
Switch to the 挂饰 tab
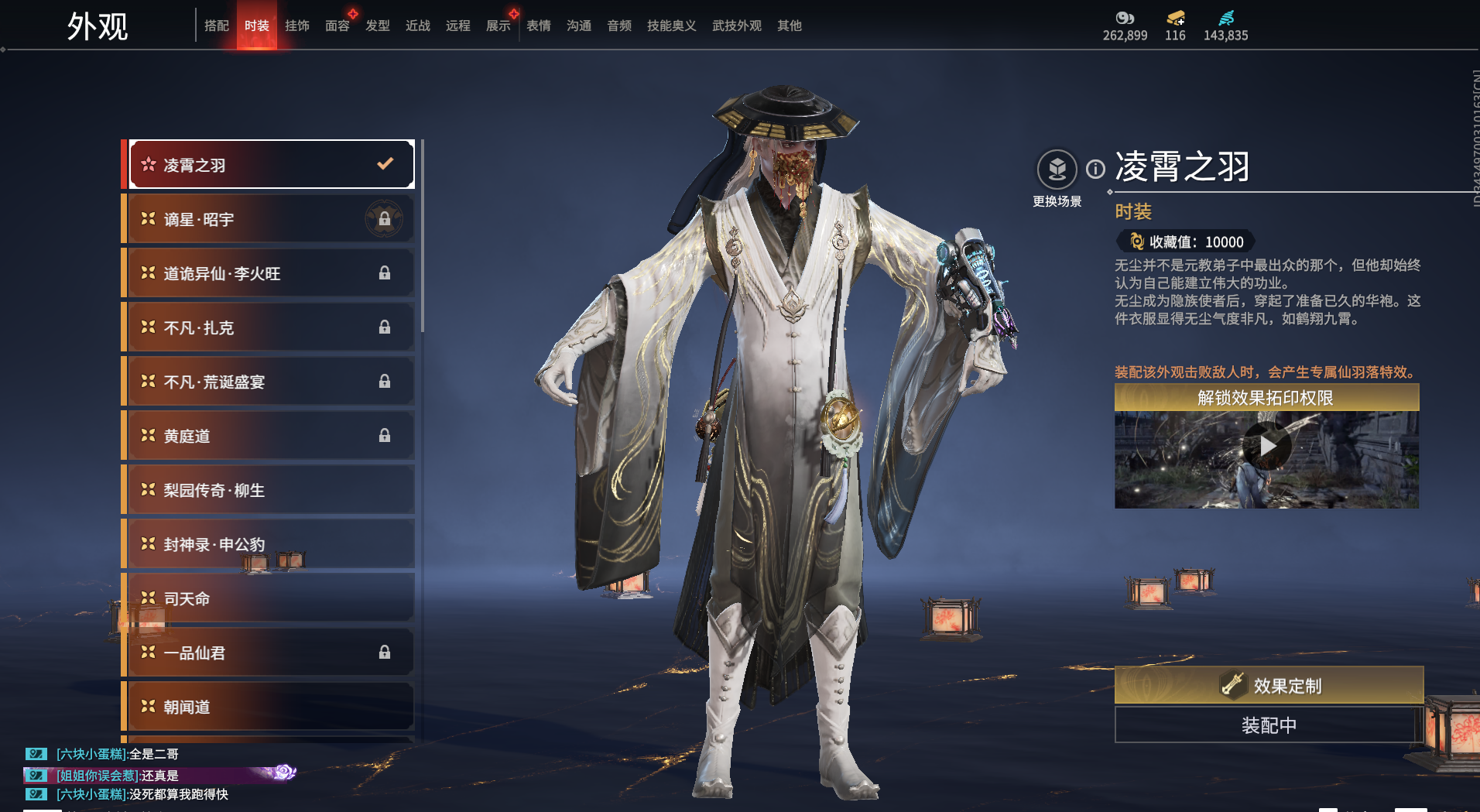point(297,26)
